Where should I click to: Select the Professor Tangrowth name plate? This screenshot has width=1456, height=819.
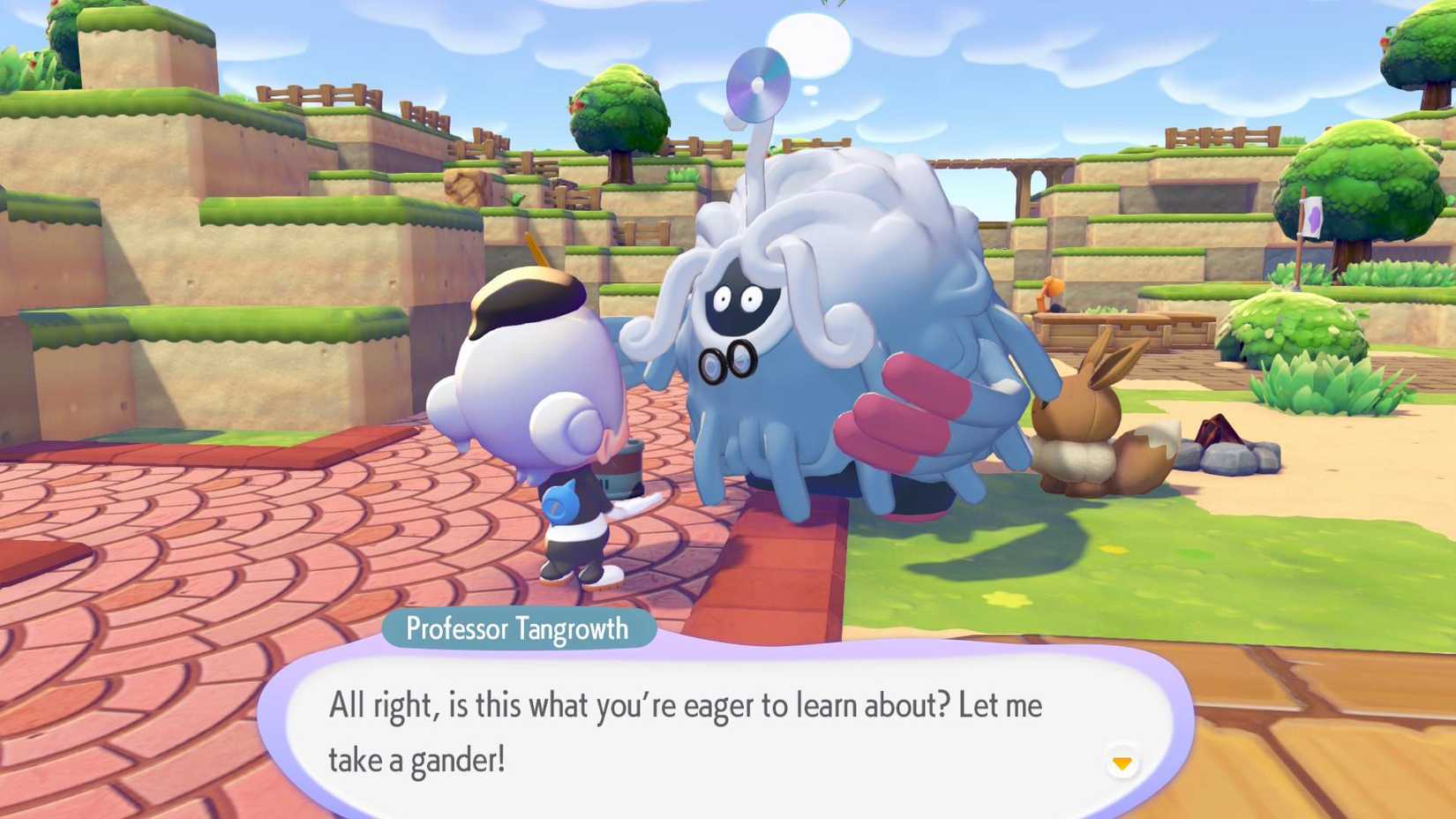(517, 628)
